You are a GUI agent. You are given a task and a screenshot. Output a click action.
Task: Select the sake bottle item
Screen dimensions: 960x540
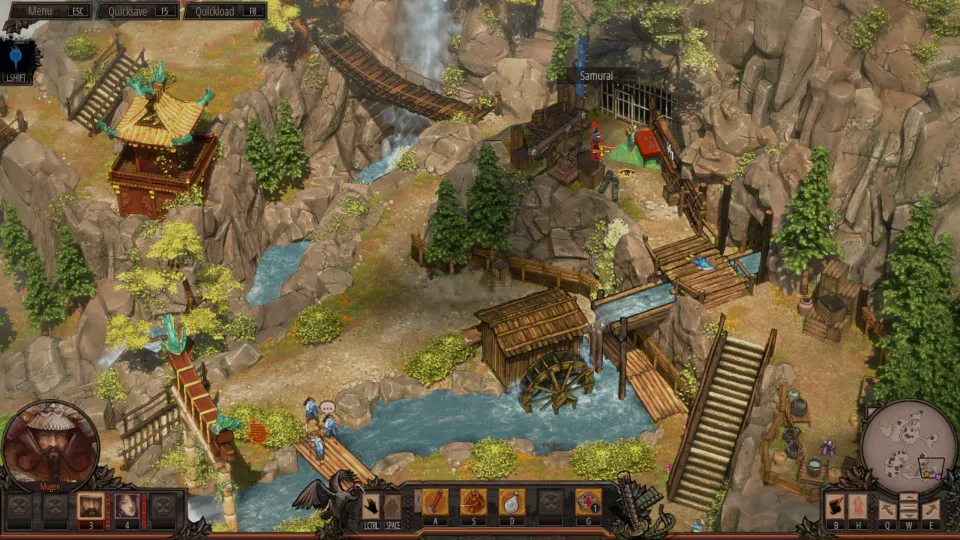[x=512, y=502]
